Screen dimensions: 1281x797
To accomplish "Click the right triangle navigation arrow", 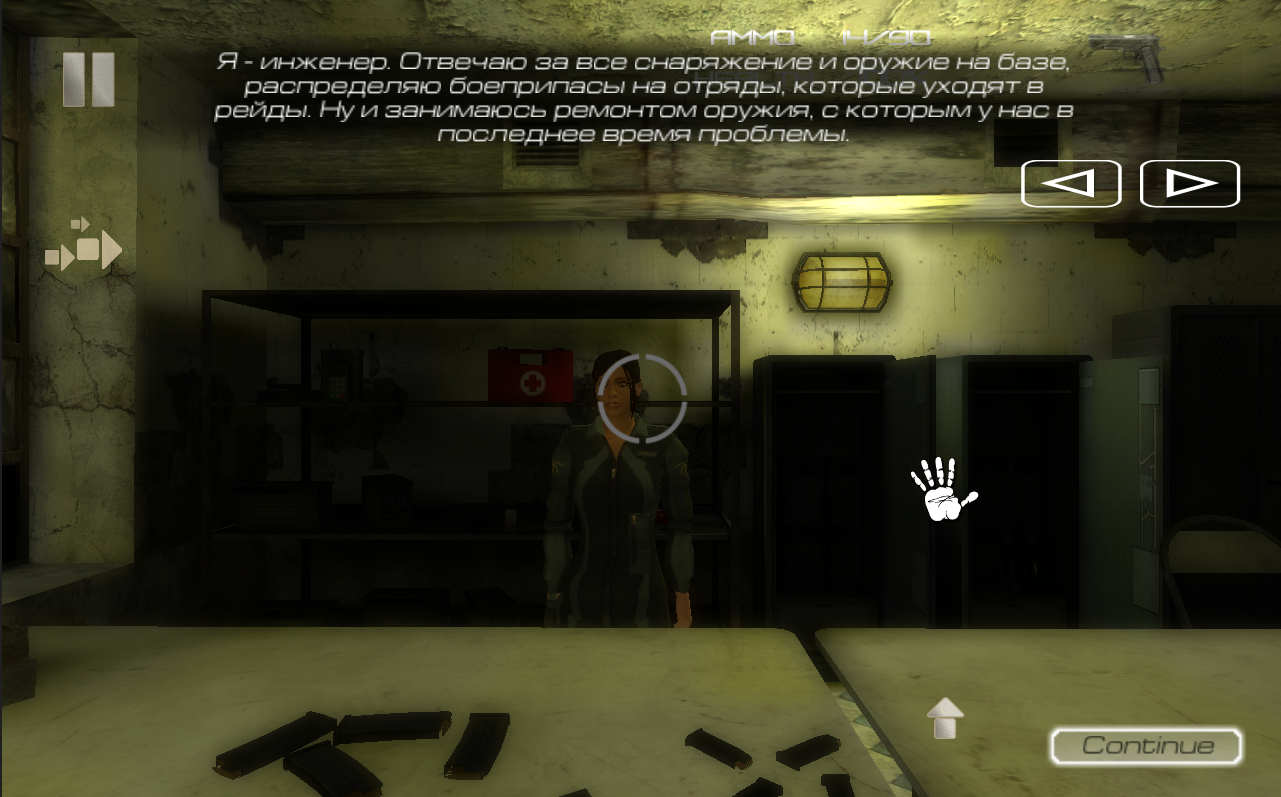I will tap(1190, 183).
